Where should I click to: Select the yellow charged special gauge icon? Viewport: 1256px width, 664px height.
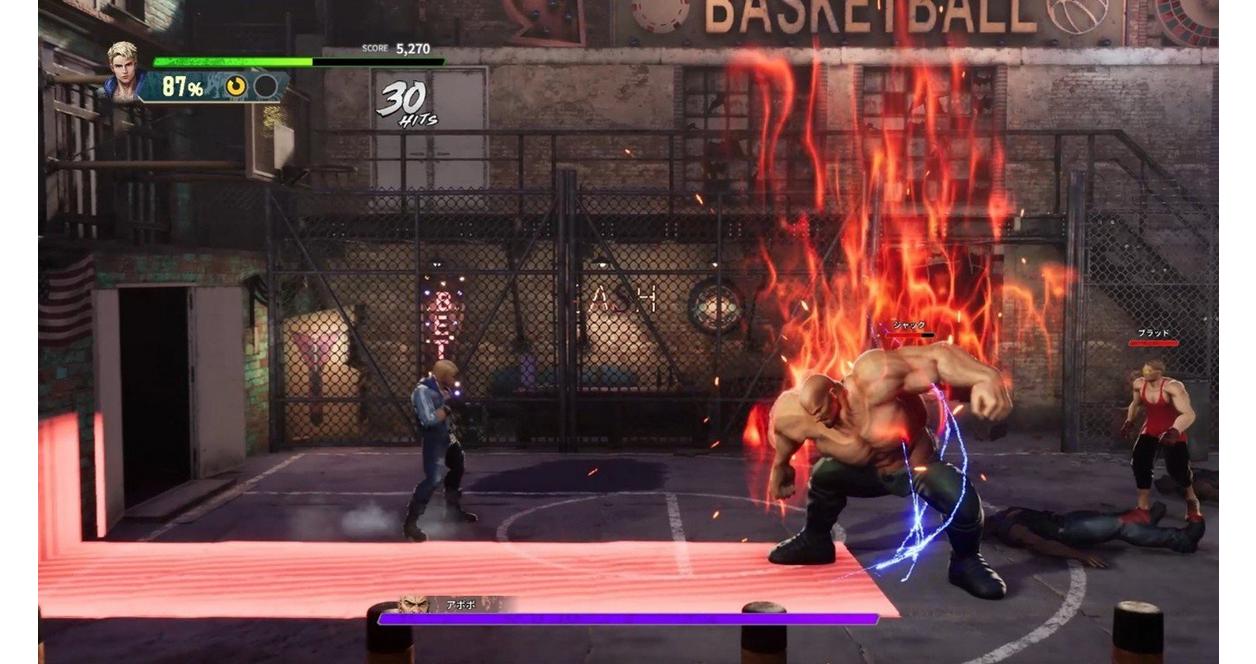236,87
